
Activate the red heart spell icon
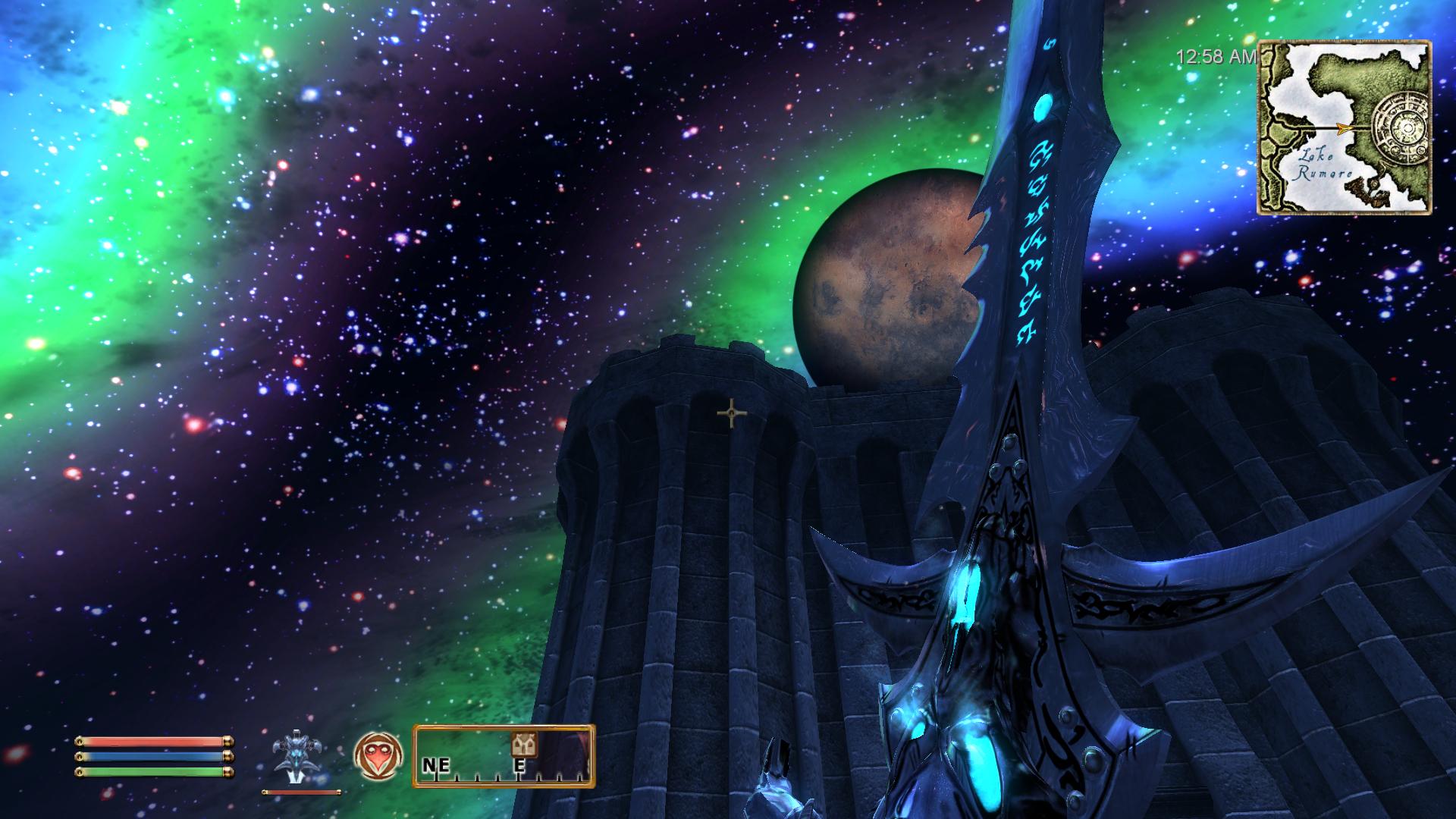tap(378, 758)
